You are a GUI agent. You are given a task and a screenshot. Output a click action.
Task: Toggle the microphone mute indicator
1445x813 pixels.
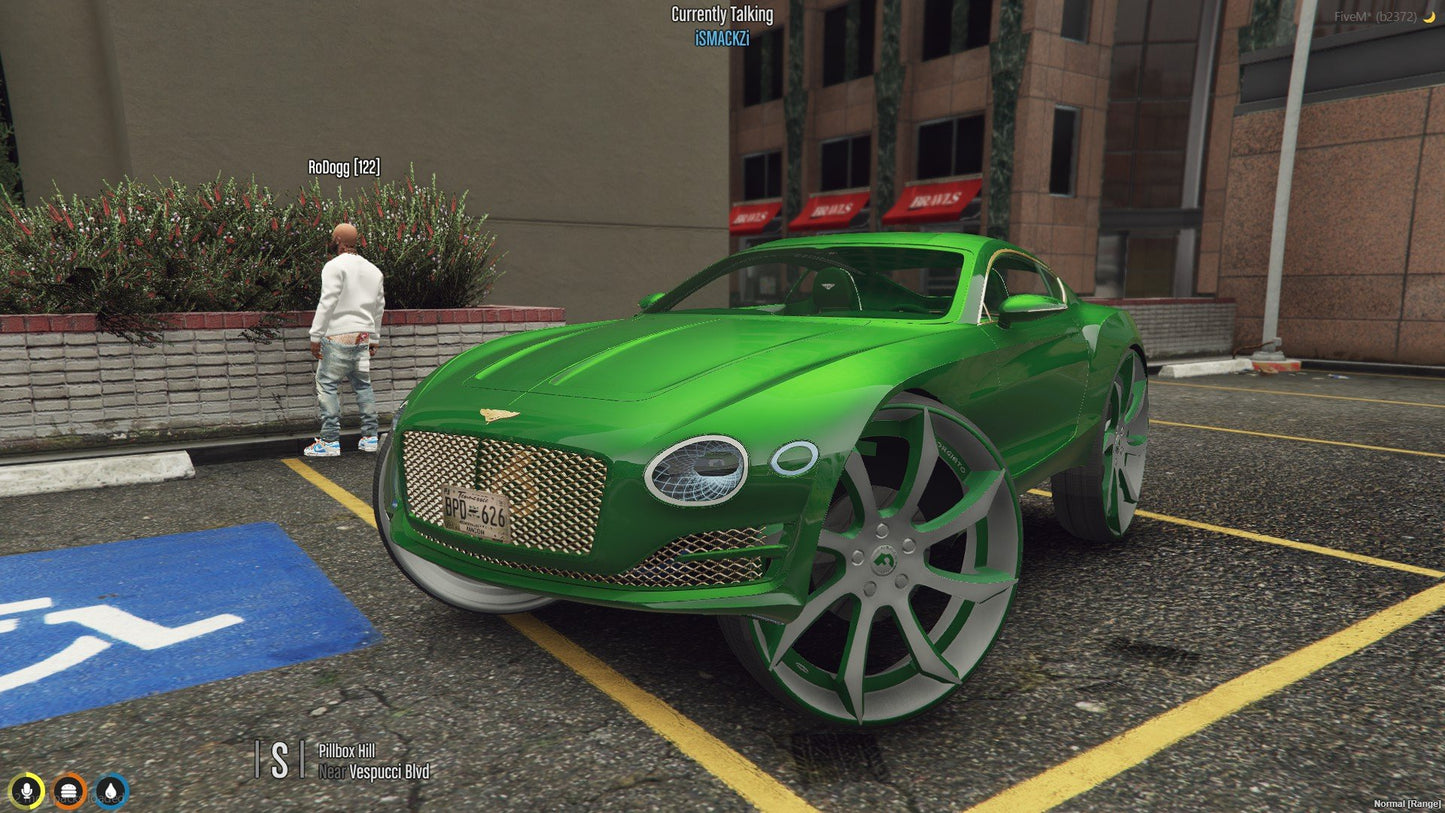[x=27, y=790]
